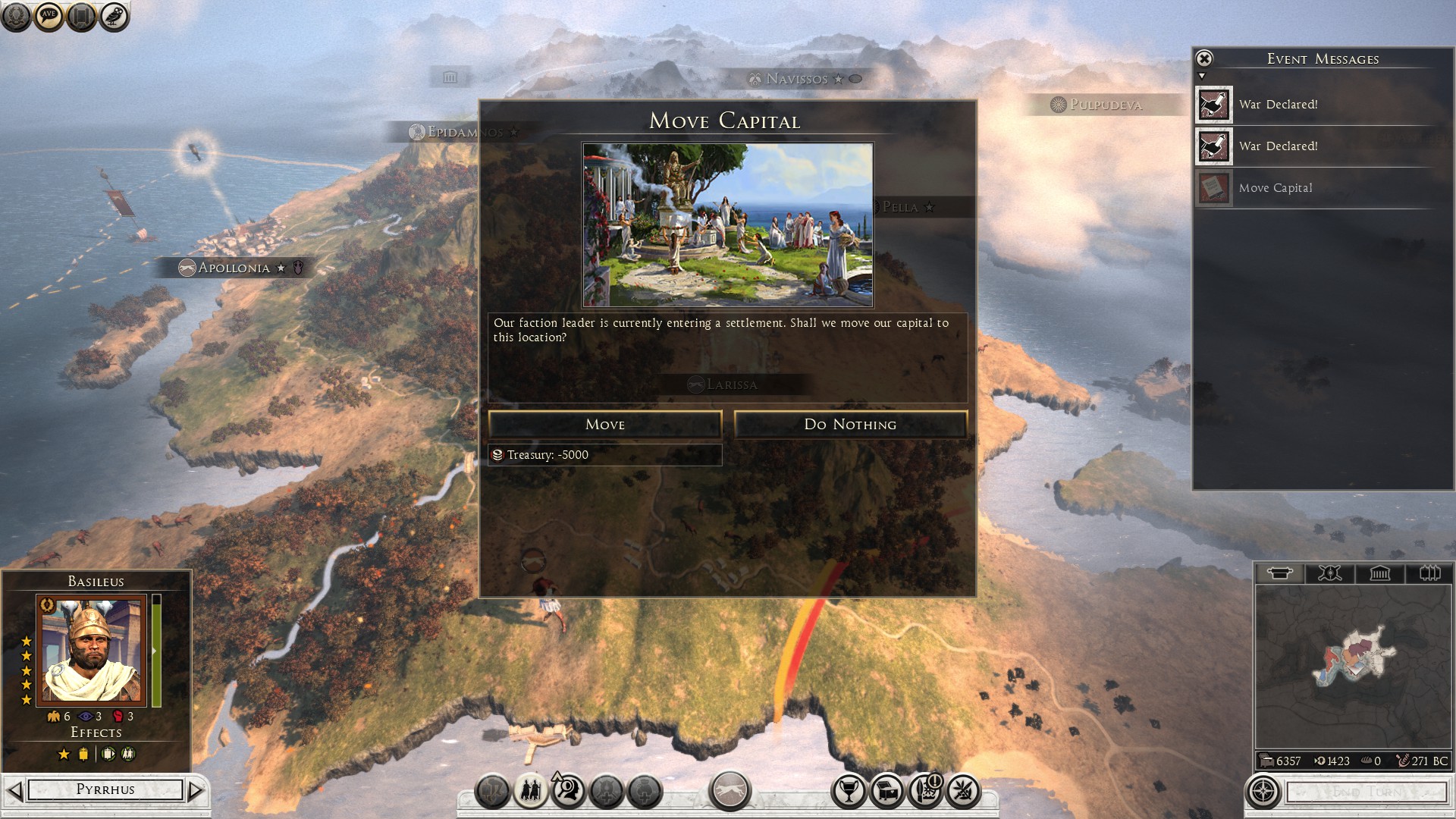Close the Event Messages panel

coord(1204,58)
